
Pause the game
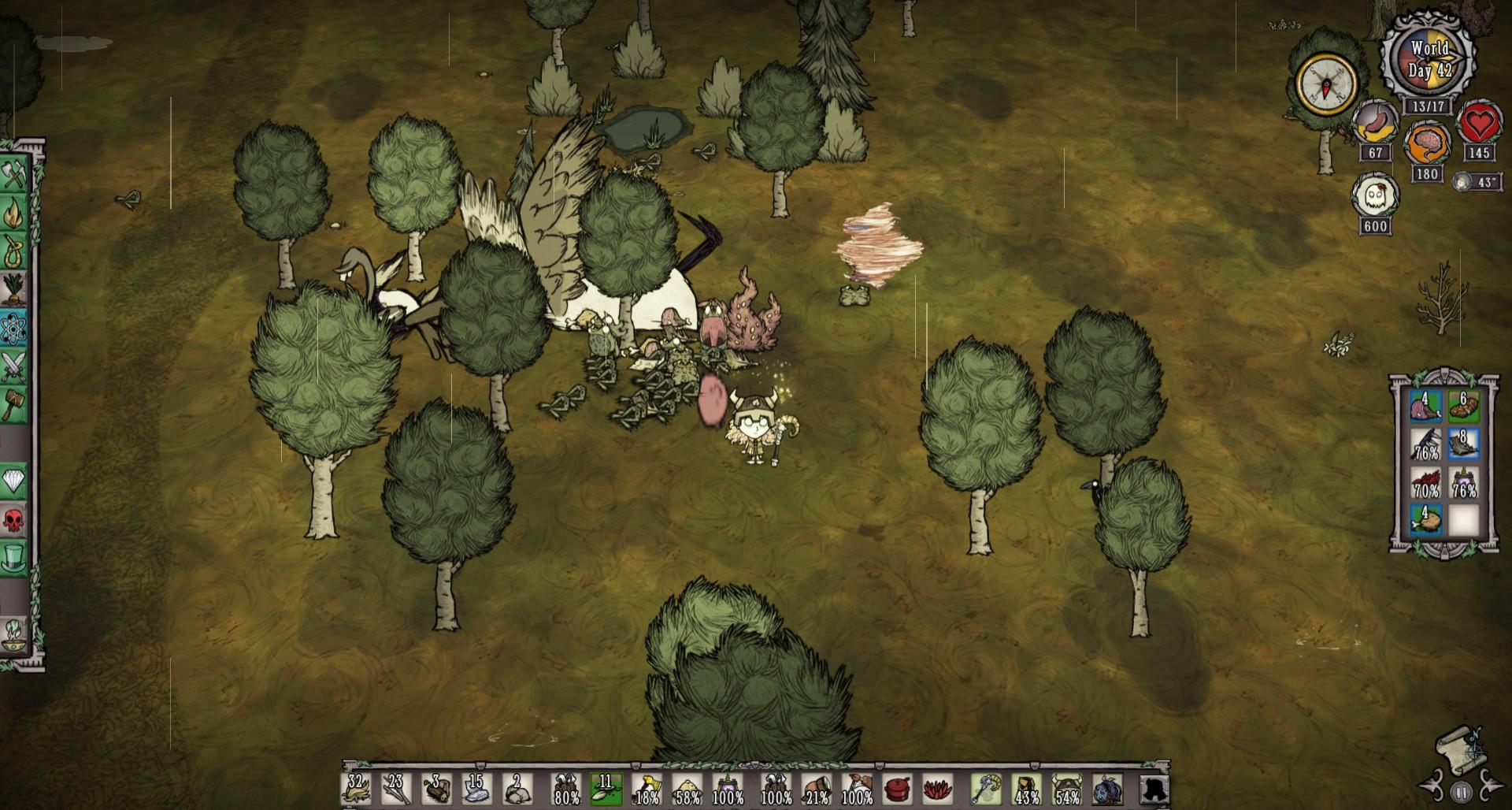[x=1462, y=793]
